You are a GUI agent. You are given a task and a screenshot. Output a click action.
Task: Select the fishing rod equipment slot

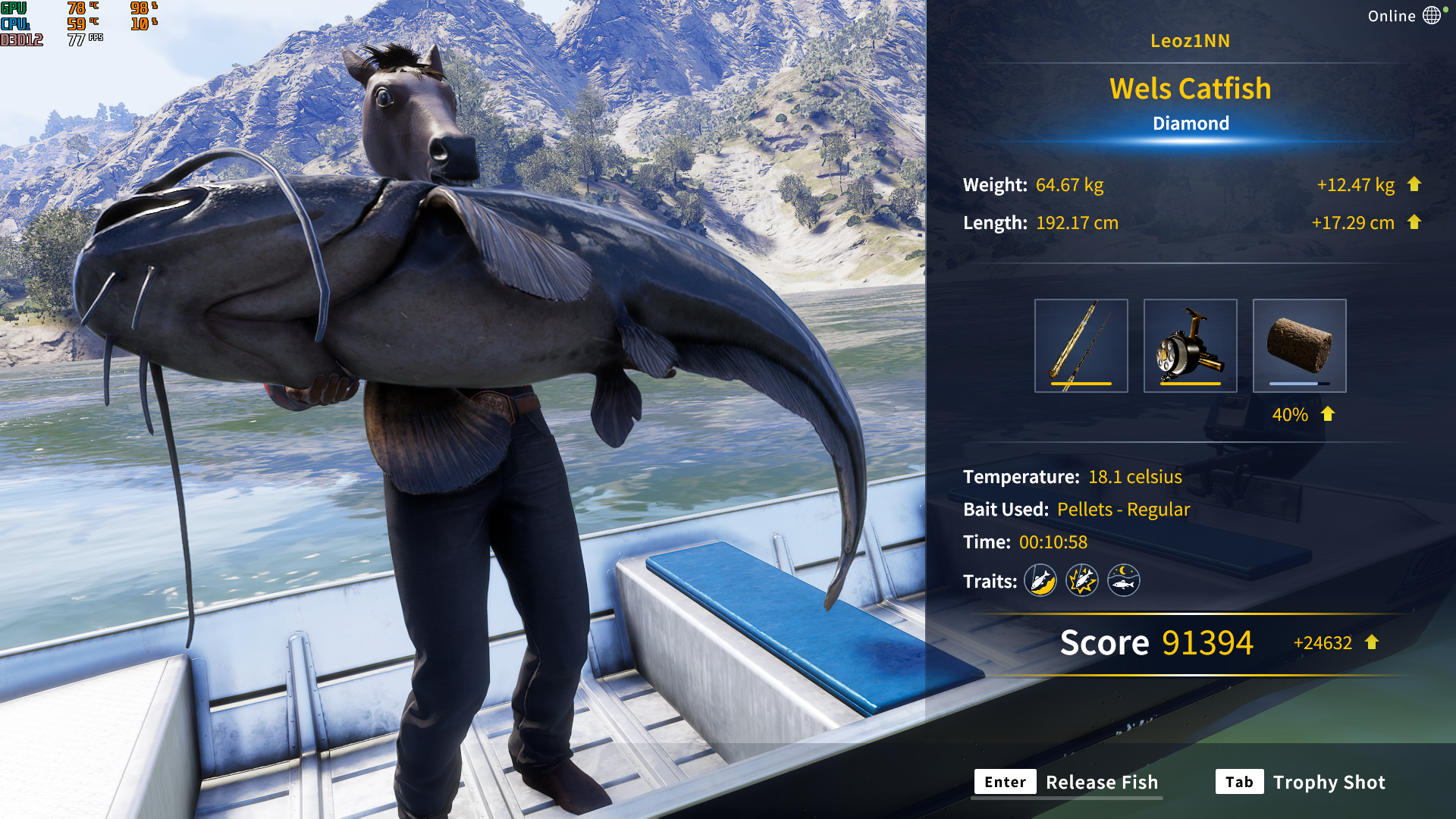1081,346
